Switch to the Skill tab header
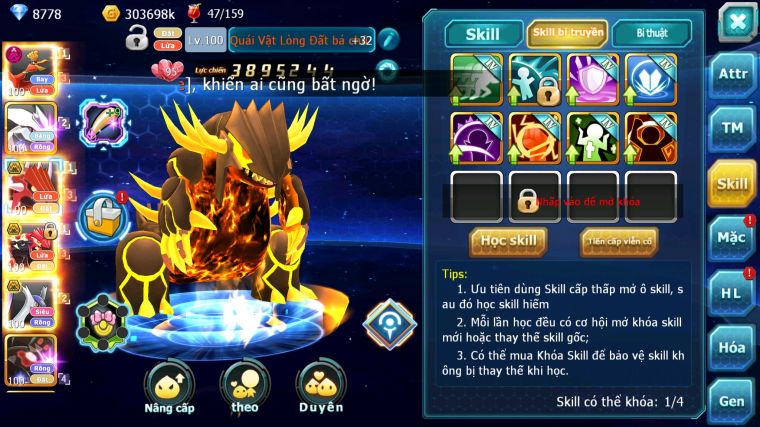This screenshot has width=760, height=427. [484, 34]
